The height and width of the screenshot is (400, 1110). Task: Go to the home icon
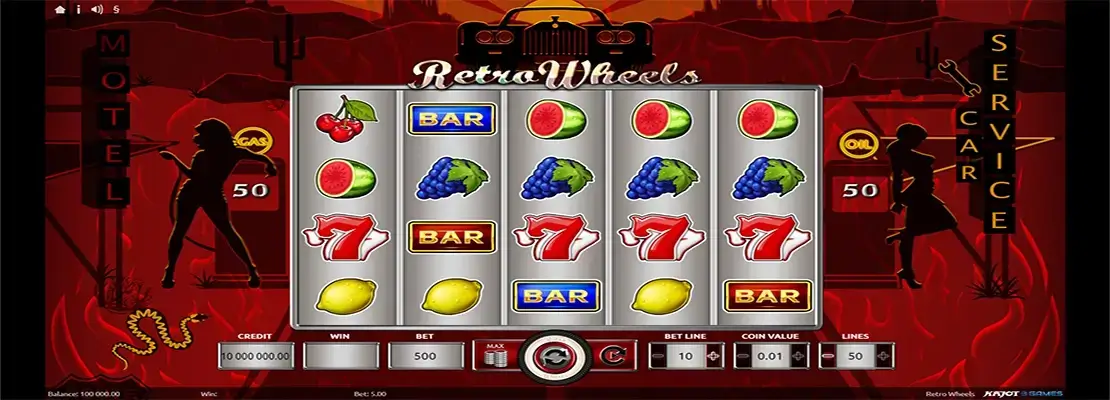61,10
